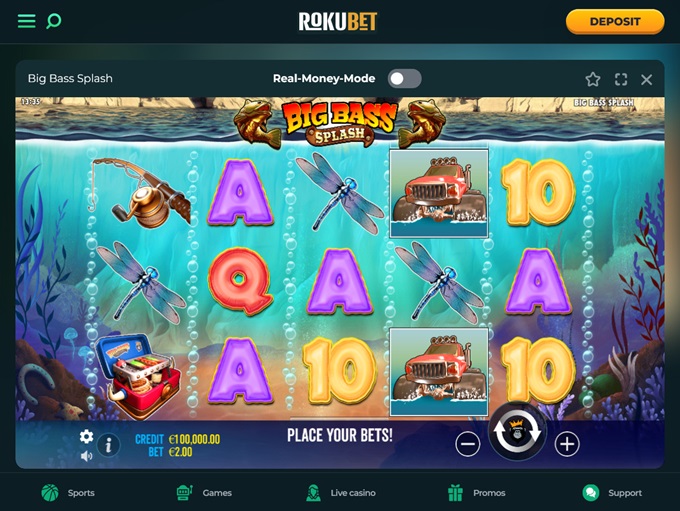Decrease the bet with the minus button
680x511 pixels.
tap(467, 444)
